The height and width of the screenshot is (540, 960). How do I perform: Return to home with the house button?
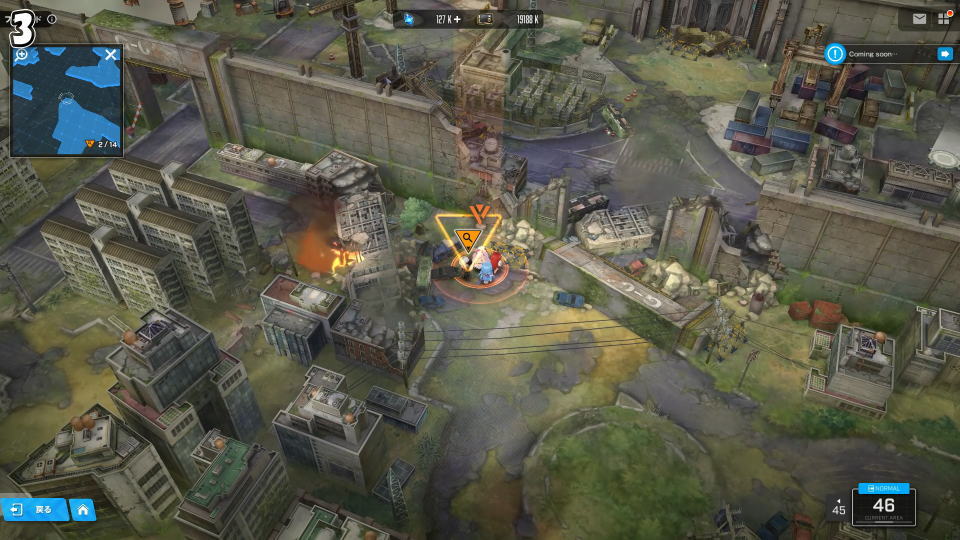(x=83, y=509)
